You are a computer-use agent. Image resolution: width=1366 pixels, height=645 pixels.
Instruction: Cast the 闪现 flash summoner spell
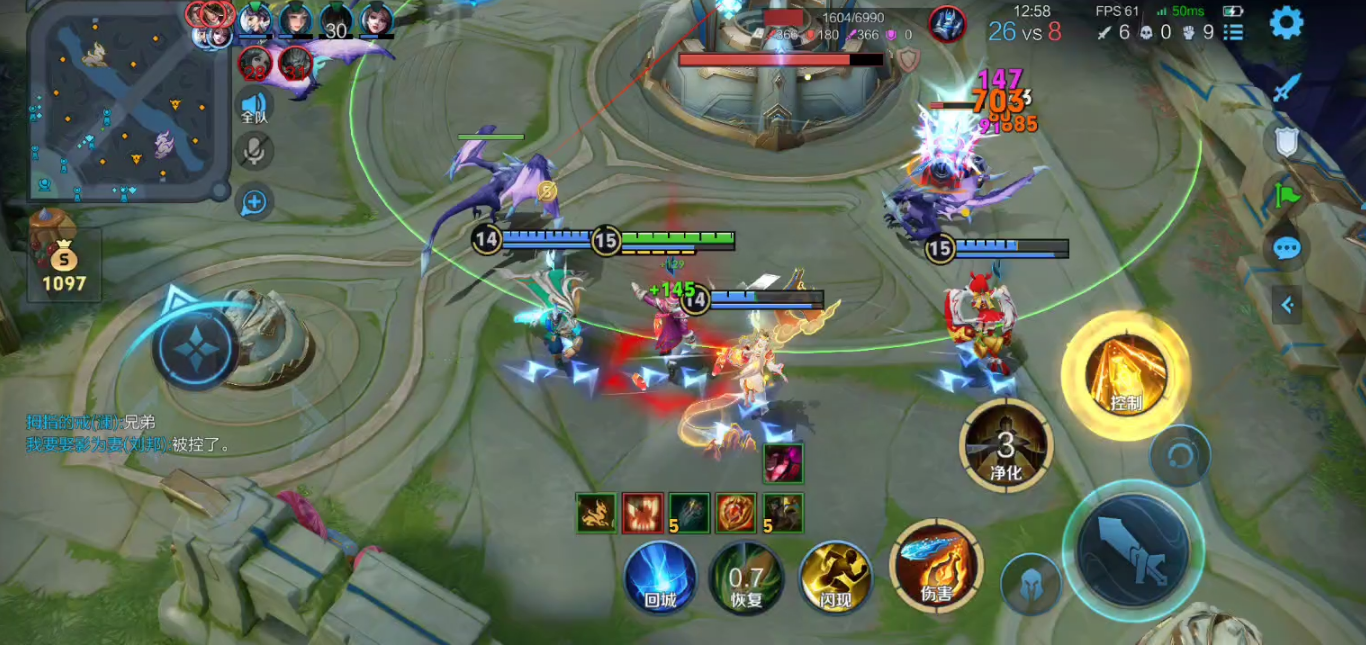click(836, 577)
